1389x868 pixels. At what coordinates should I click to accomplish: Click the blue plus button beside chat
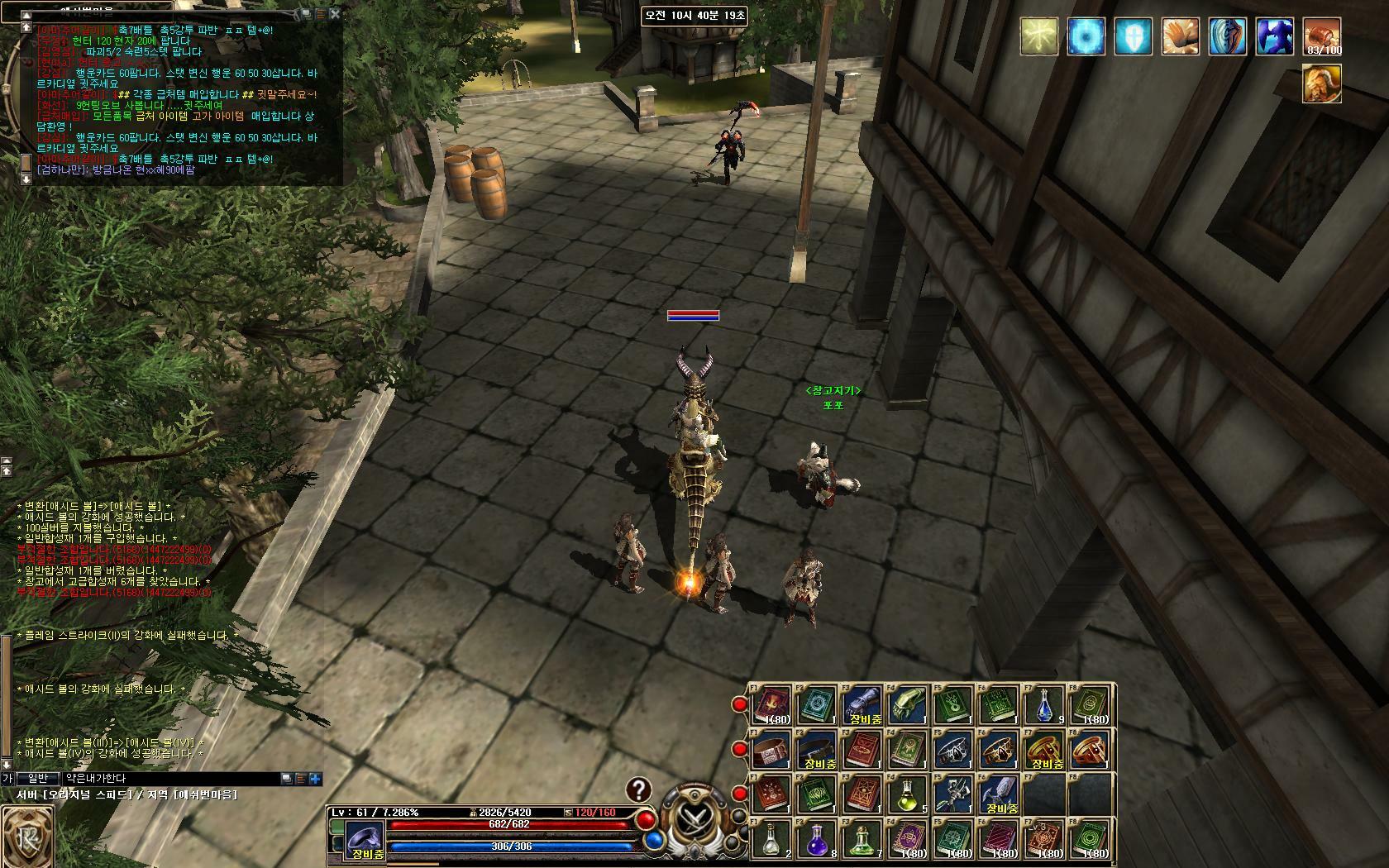(x=315, y=779)
